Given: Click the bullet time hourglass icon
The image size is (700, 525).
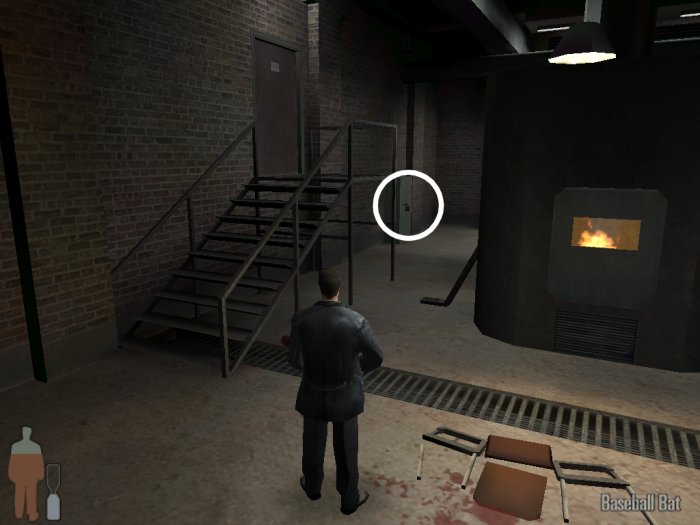Looking at the screenshot, I should click(54, 490).
